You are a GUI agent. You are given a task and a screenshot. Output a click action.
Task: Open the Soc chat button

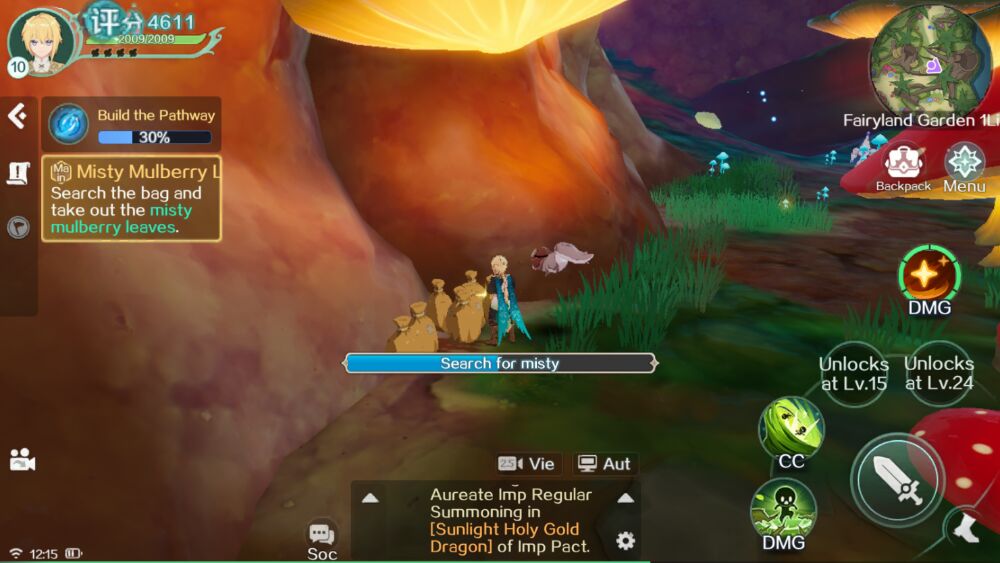pos(321,538)
